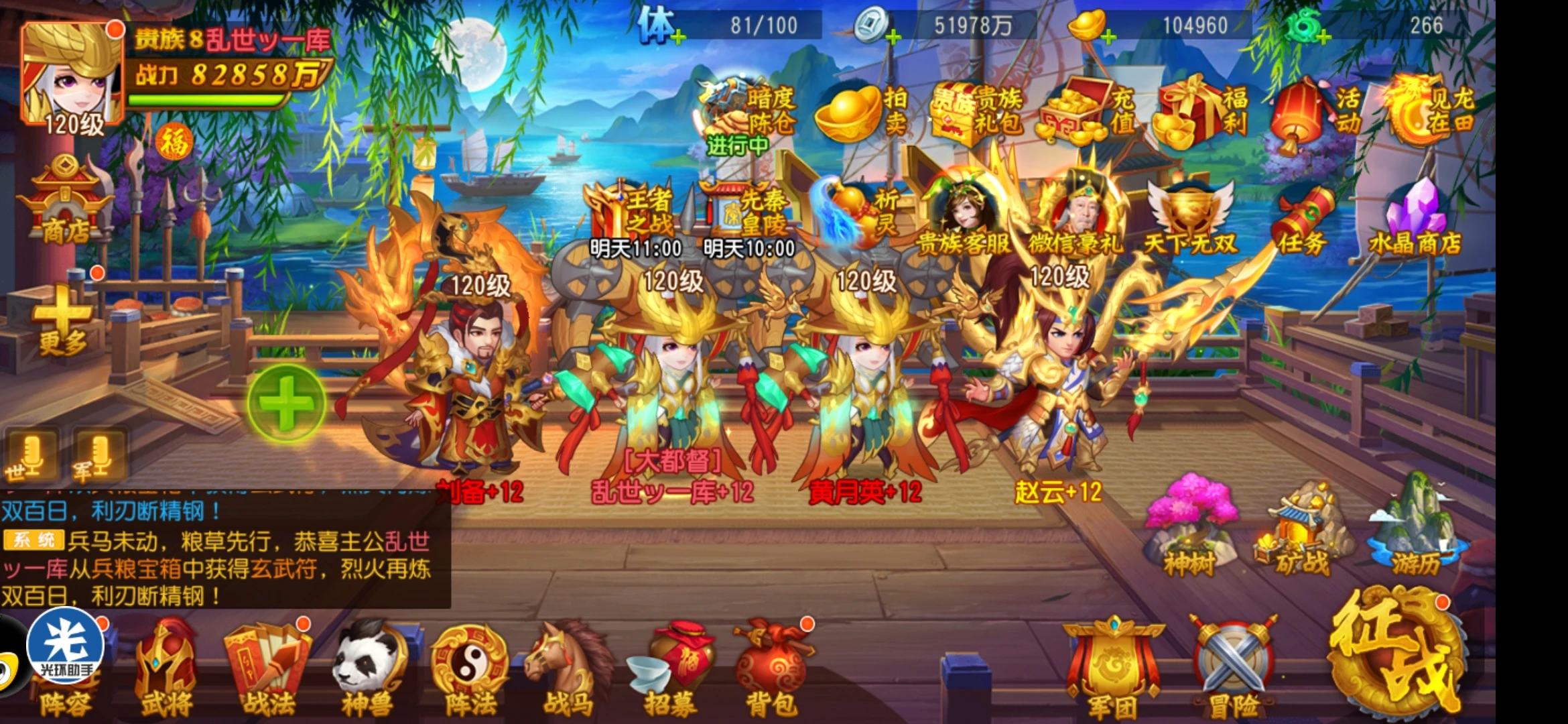
Task: Open the 水晶商店 crystal shop
Action: [1415, 218]
